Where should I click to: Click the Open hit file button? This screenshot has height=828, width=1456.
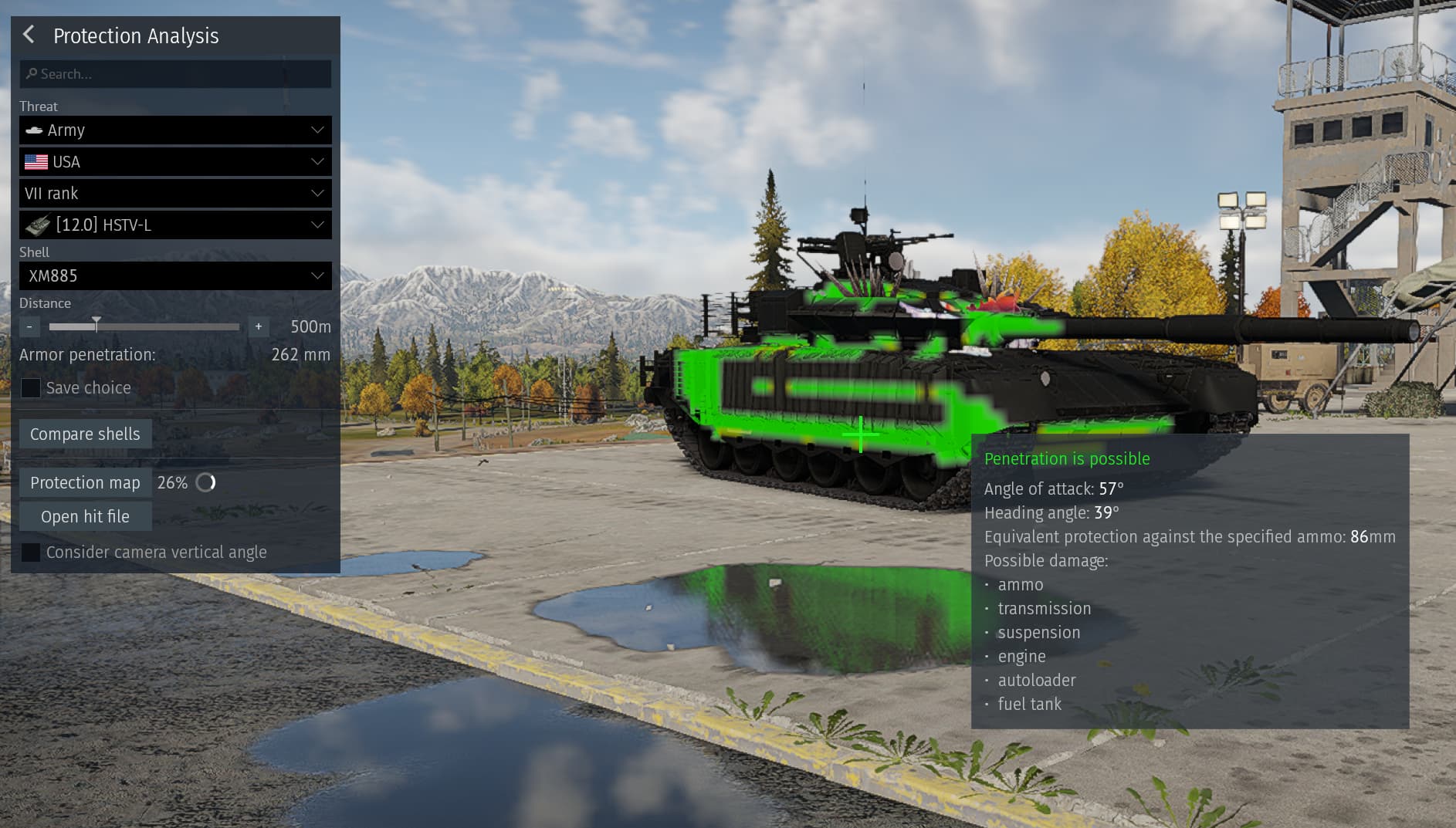point(85,517)
